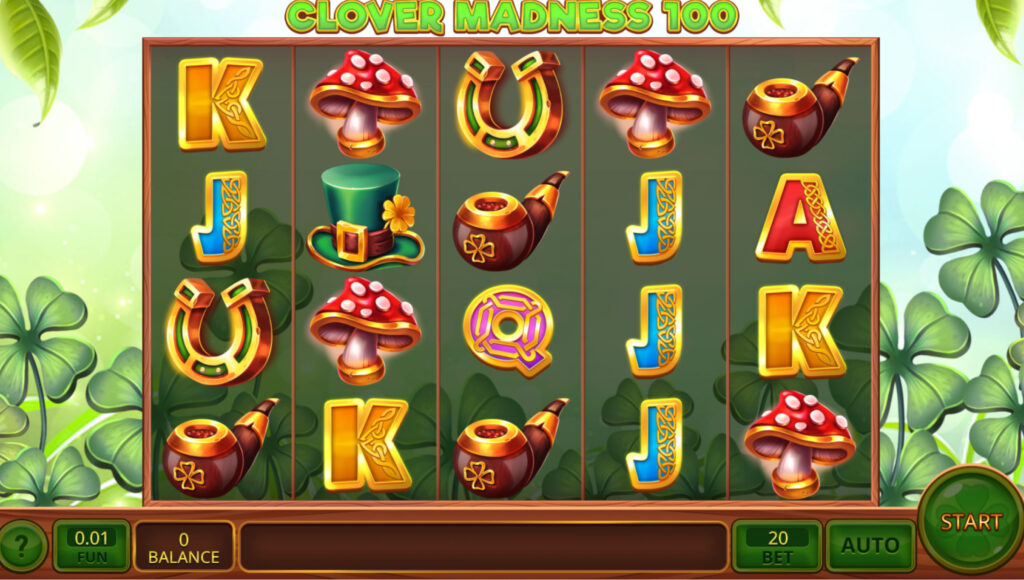Spin the reels with the START button
The image size is (1024, 580).
coord(969,521)
